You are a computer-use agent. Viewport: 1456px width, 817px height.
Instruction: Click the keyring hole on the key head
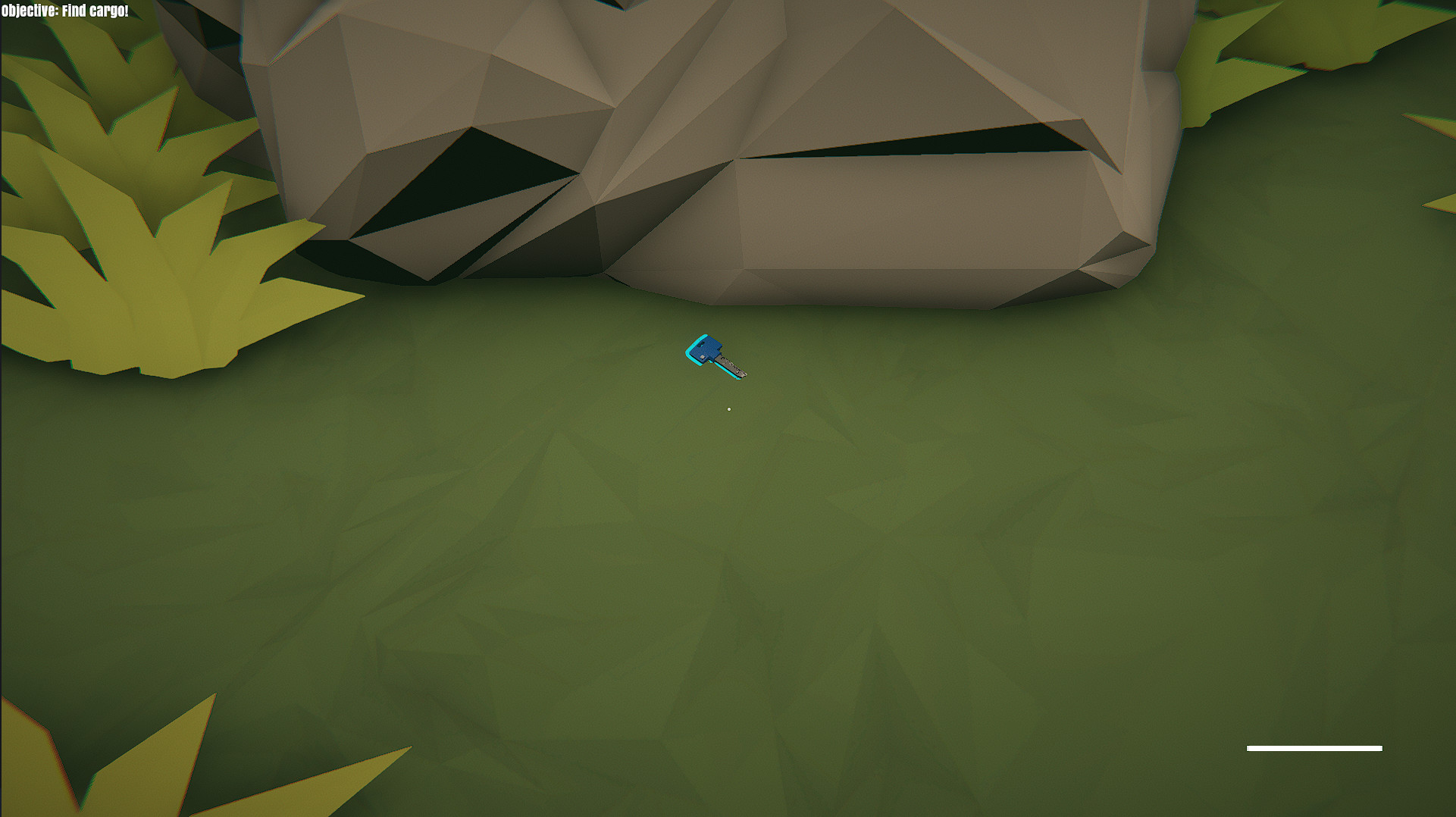(700, 343)
